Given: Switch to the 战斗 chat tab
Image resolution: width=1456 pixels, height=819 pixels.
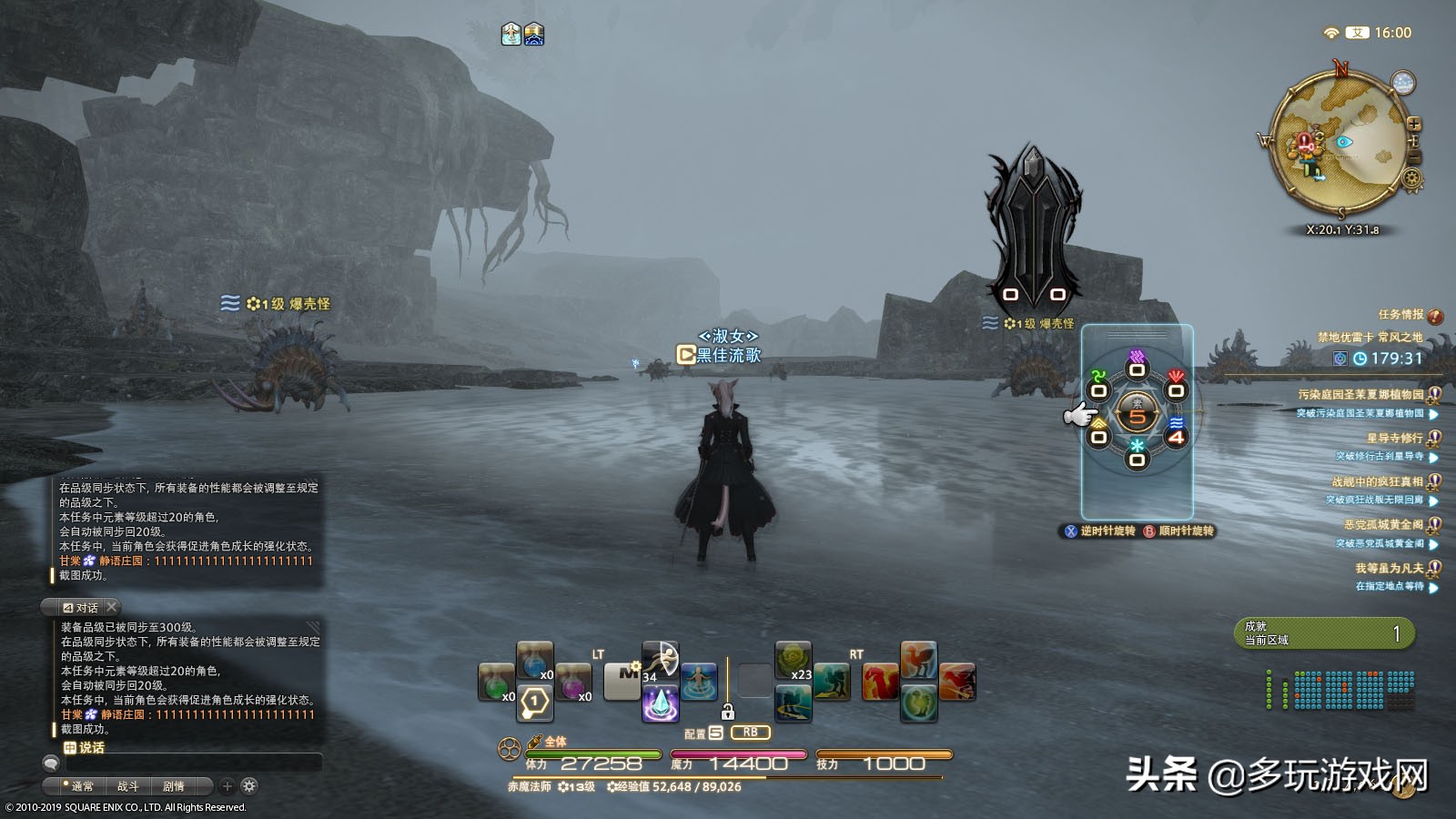Looking at the screenshot, I should point(127,786).
